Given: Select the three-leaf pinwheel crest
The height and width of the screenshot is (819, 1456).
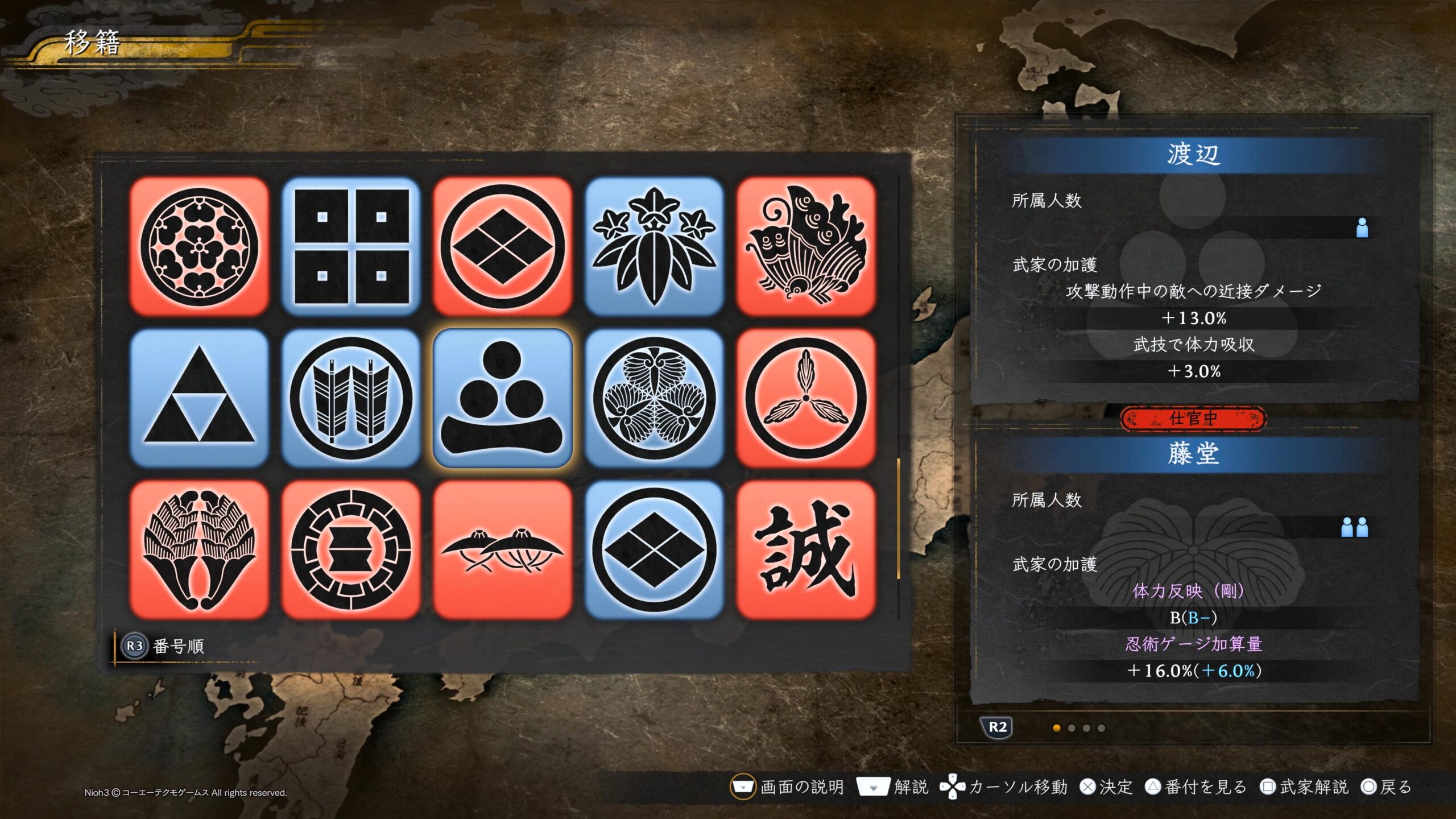Looking at the screenshot, I should [x=806, y=398].
